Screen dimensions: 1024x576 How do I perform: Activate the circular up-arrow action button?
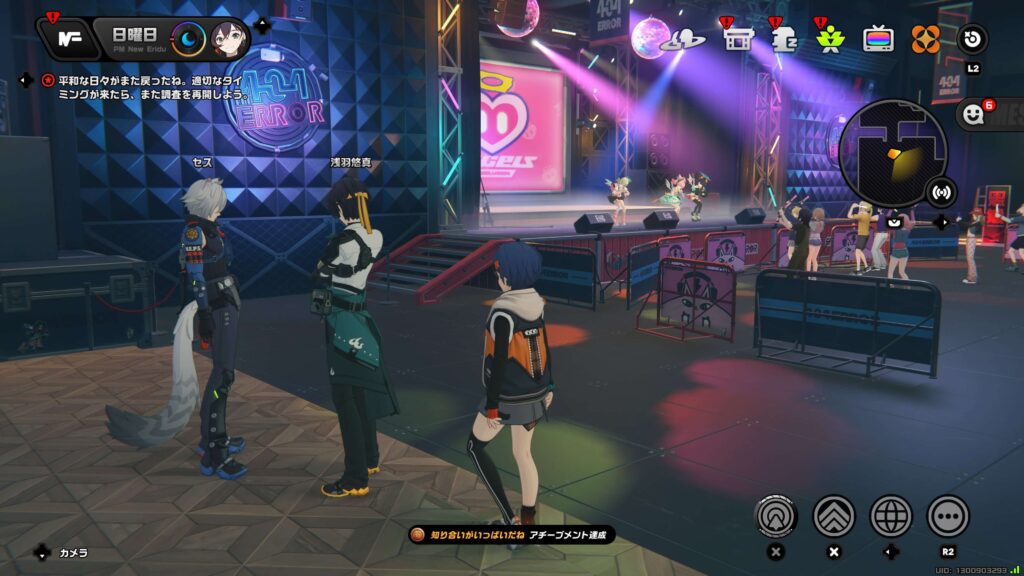pos(776,516)
